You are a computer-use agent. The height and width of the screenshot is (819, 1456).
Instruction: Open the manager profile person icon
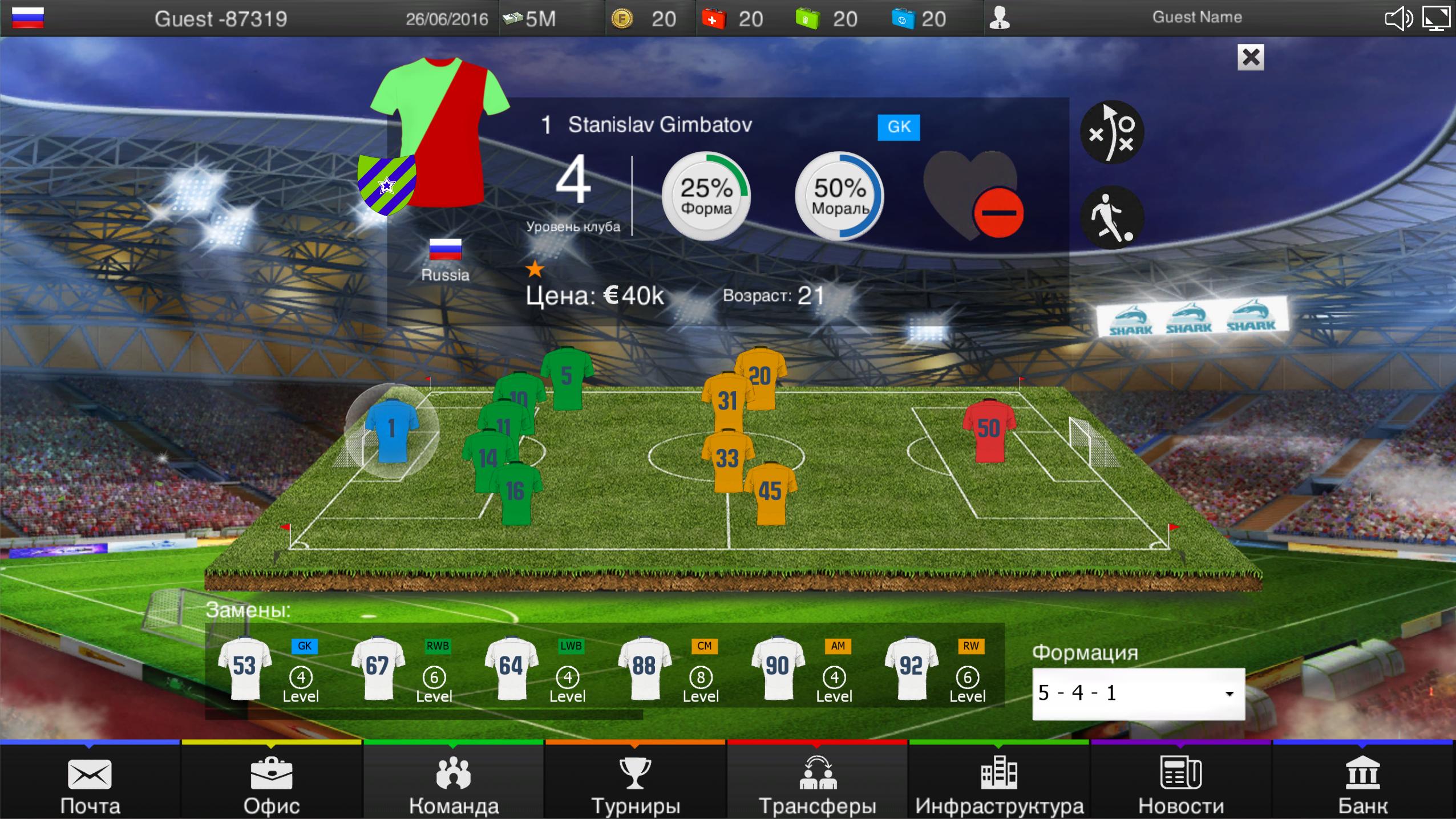pyautogui.click(x=1000, y=18)
